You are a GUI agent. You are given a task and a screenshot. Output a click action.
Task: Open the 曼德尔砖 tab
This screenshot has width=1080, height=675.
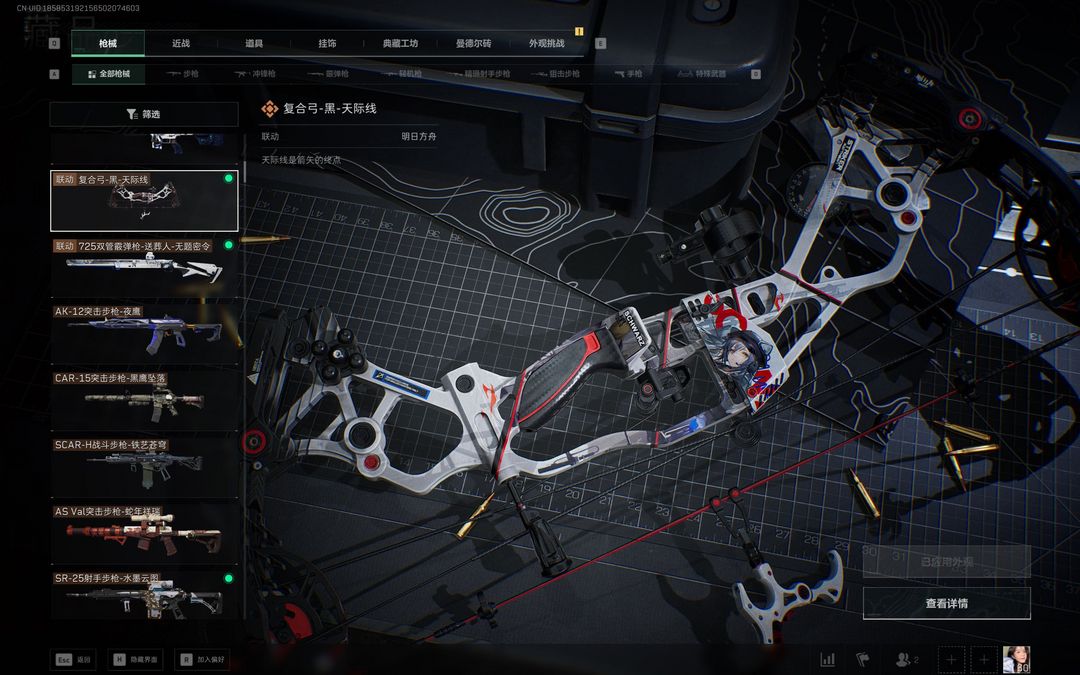click(x=473, y=44)
